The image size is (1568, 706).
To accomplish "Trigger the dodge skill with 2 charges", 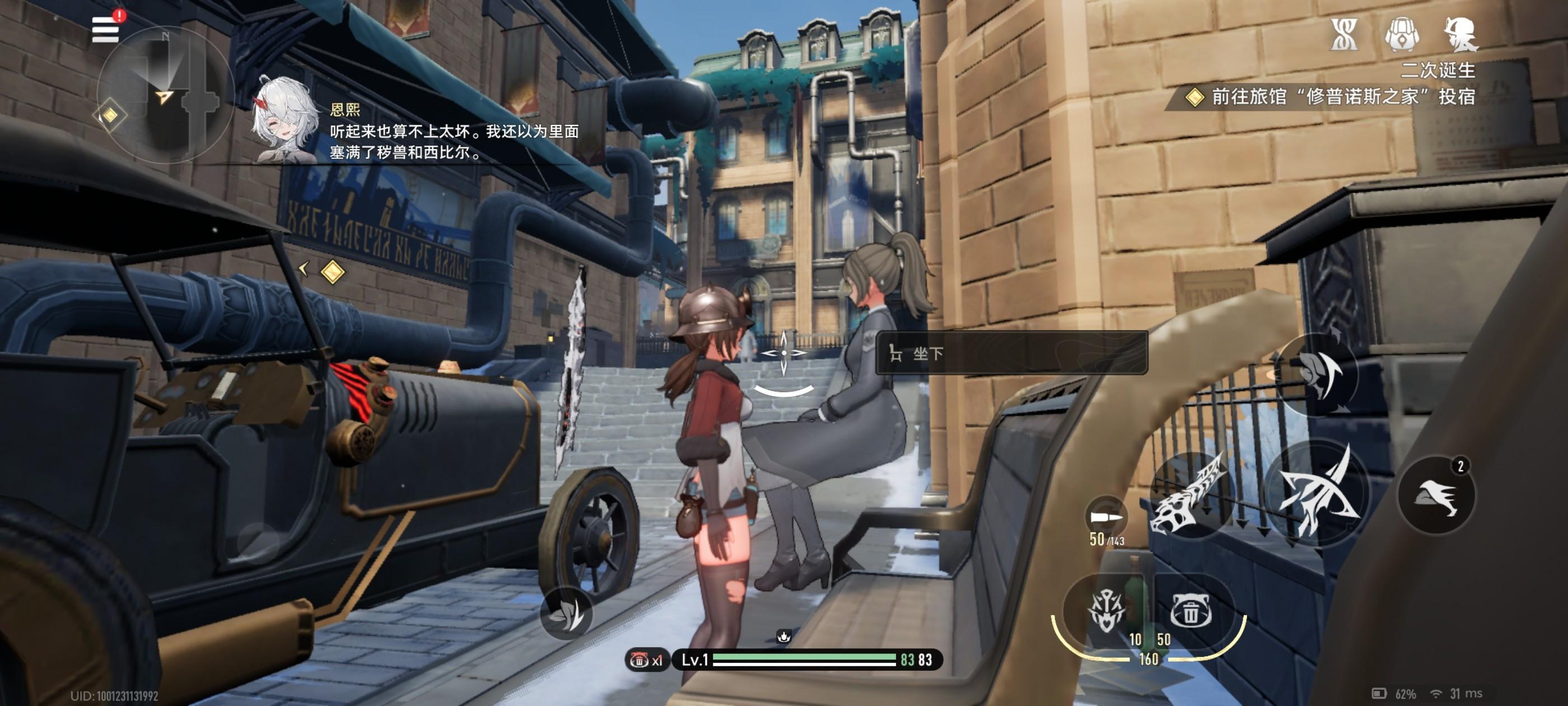I will tap(1435, 495).
